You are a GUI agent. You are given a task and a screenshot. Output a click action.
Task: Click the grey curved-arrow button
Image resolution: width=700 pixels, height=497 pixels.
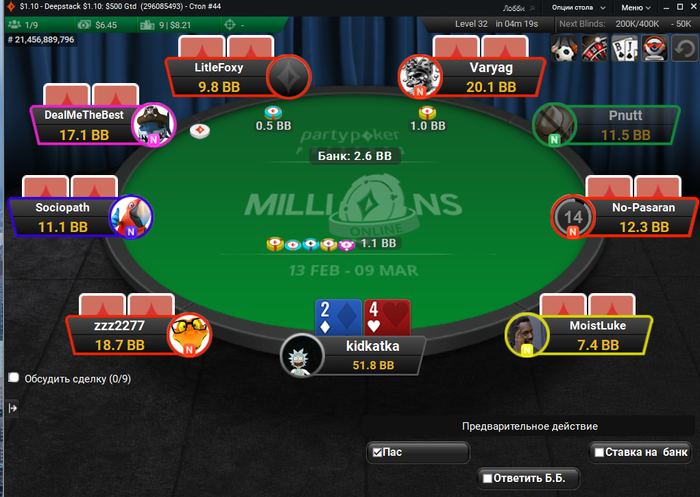click(686, 46)
